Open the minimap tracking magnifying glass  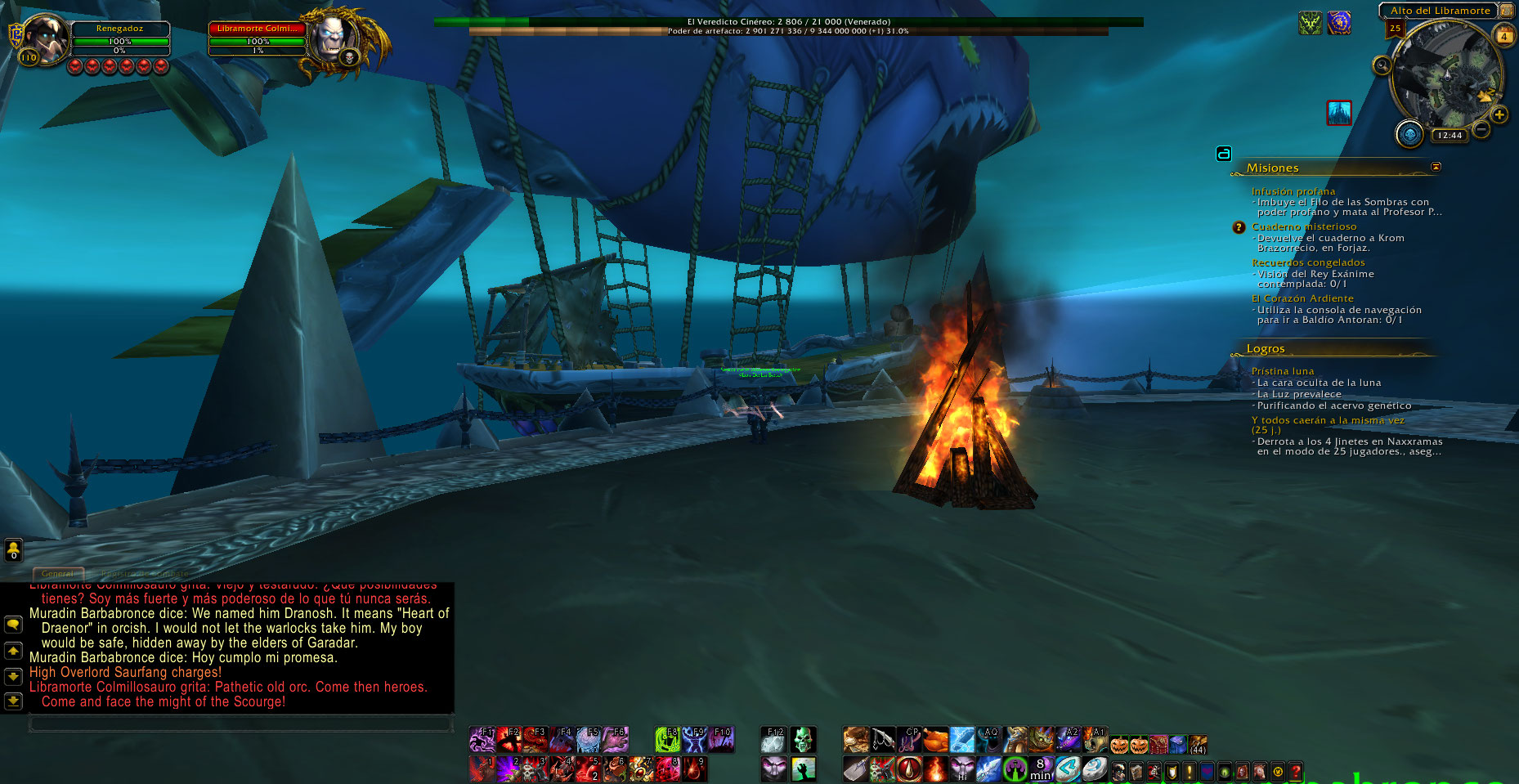tap(1382, 65)
